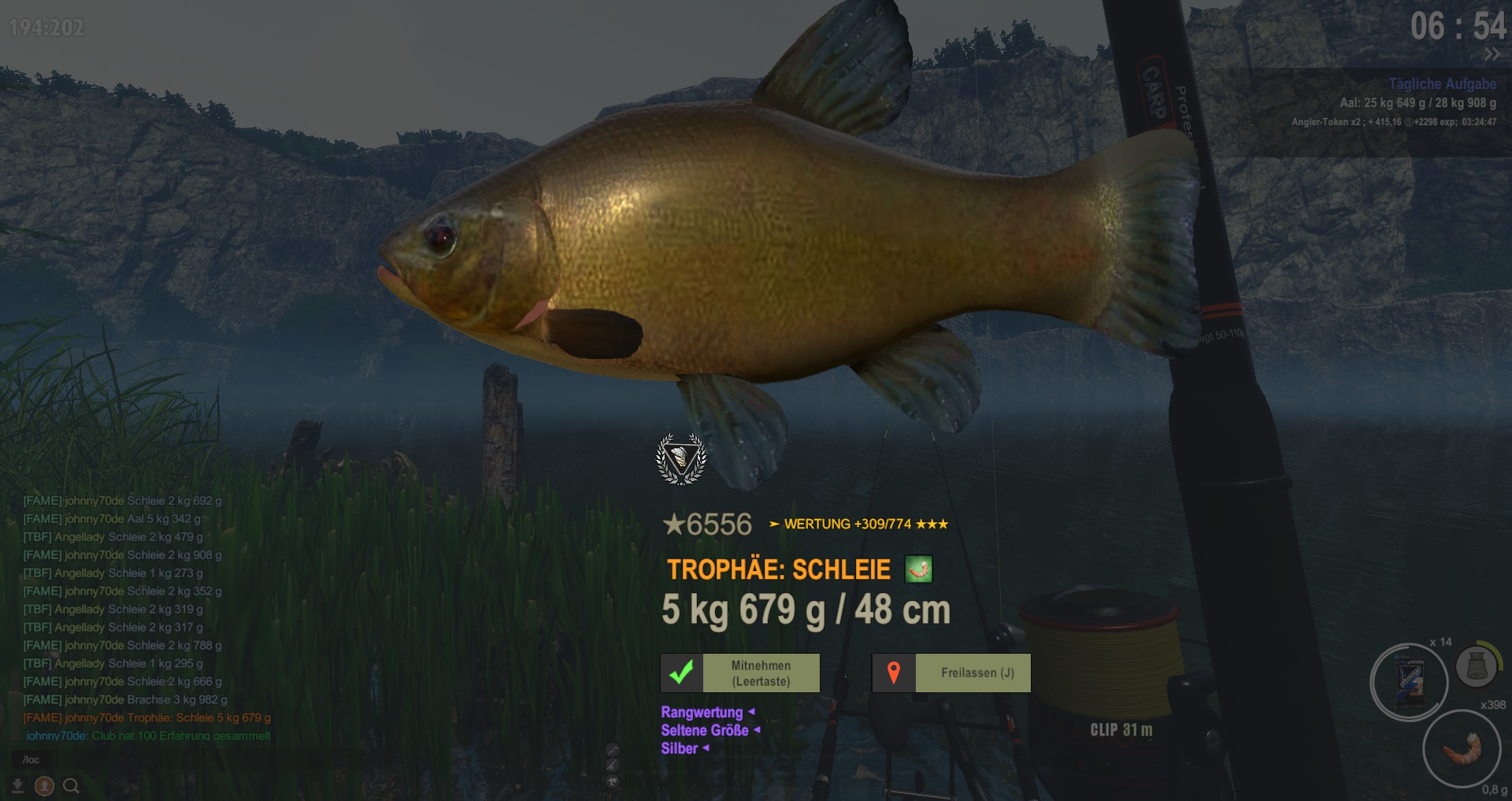Select the trophy Schleie chat message
The width and height of the screenshot is (1512, 801).
(x=147, y=718)
